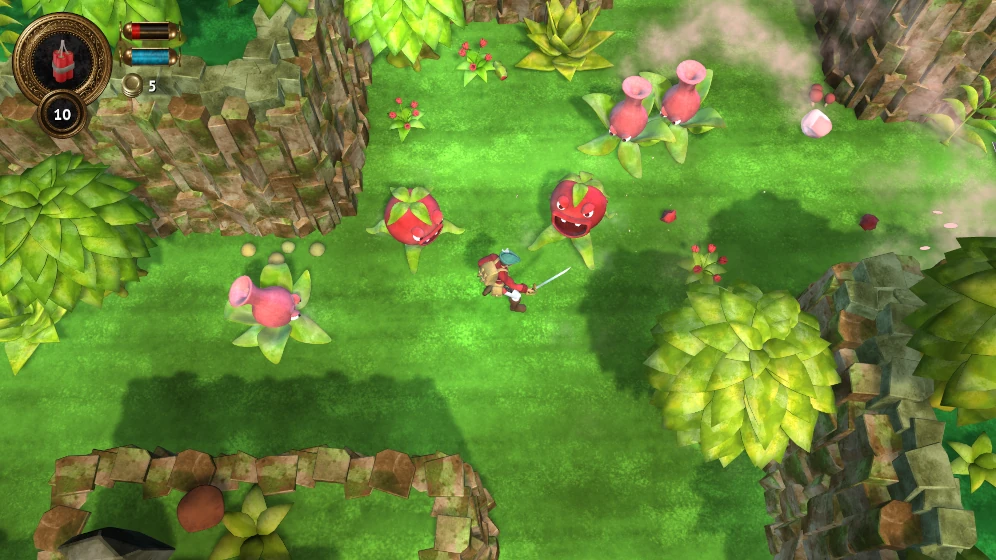Image resolution: width=996 pixels, height=560 pixels.
Task: Select the dynamite item slot
Action: 62,58
